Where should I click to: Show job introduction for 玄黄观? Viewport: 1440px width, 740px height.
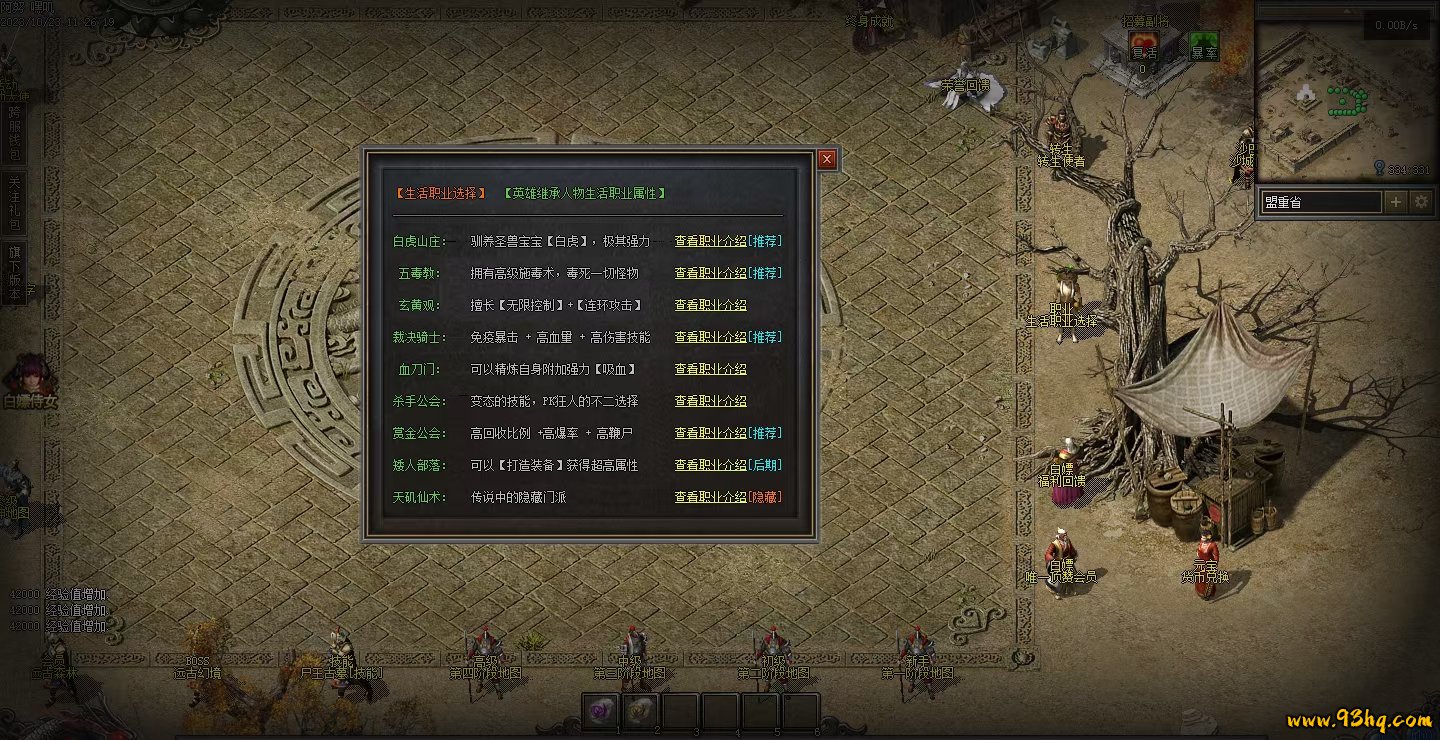tap(710, 305)
